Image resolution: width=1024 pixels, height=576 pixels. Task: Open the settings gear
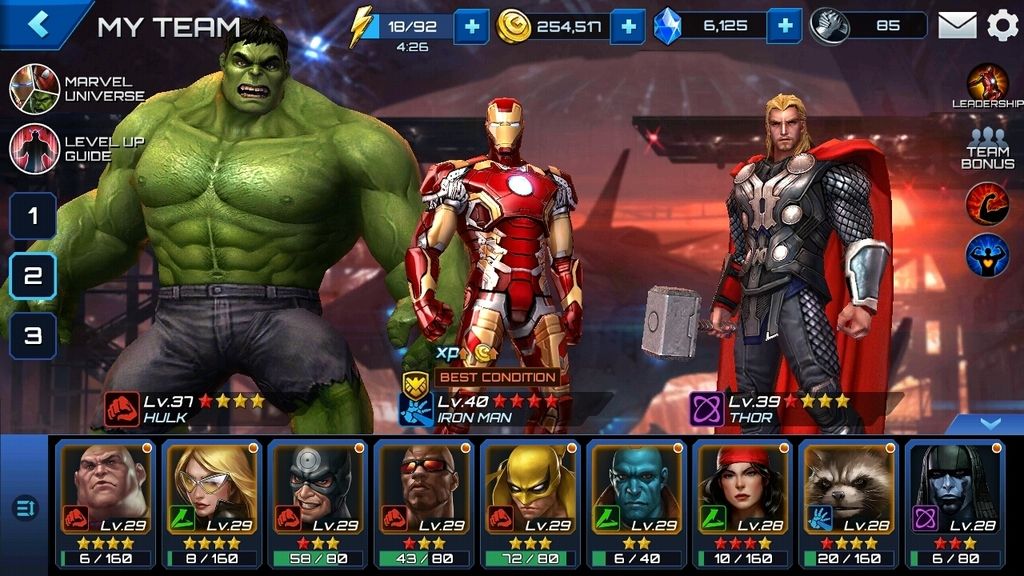pyautogui.click(x=1002, y=25)
